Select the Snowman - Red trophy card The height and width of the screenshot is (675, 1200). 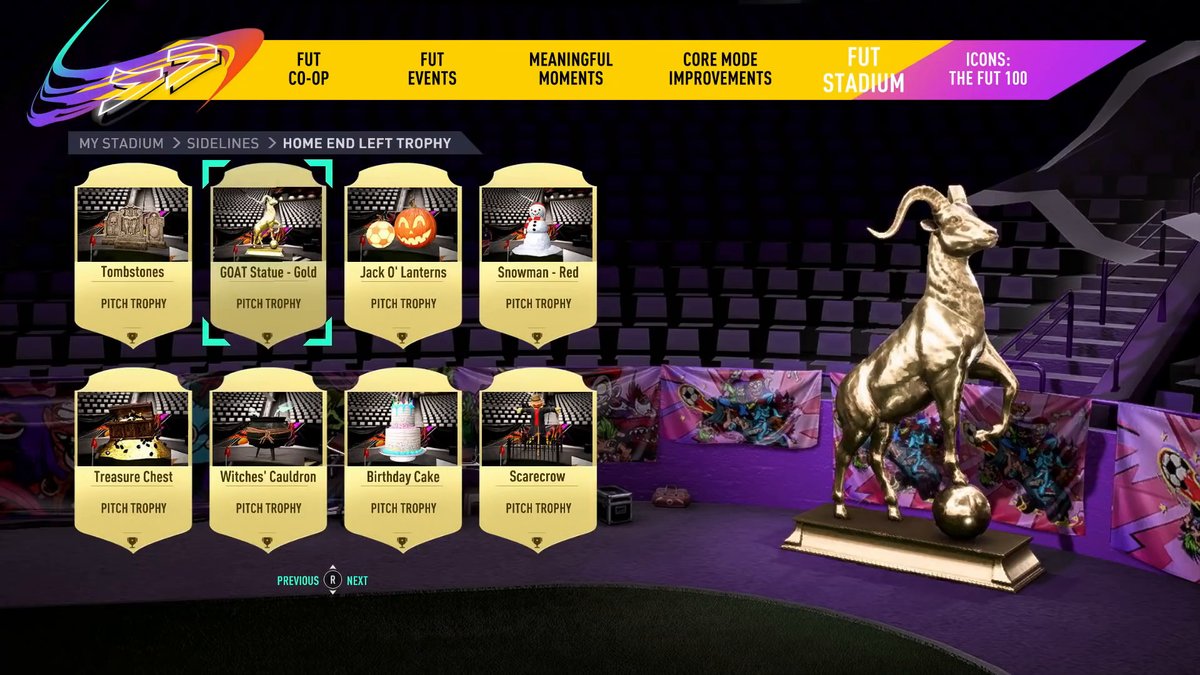(x=538, y=255)
